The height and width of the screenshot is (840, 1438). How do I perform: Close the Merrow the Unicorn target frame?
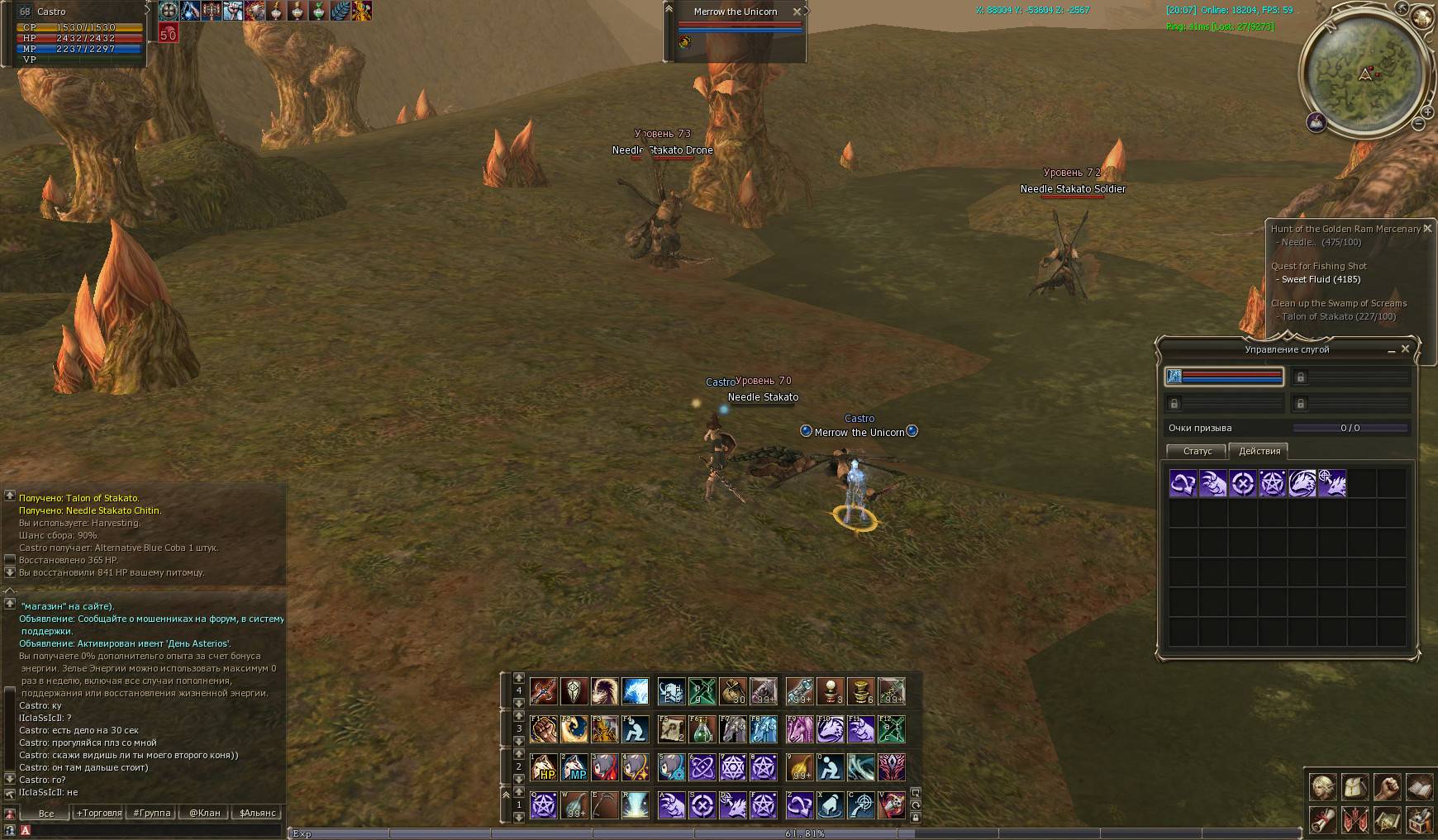click(x=797, y=12)
